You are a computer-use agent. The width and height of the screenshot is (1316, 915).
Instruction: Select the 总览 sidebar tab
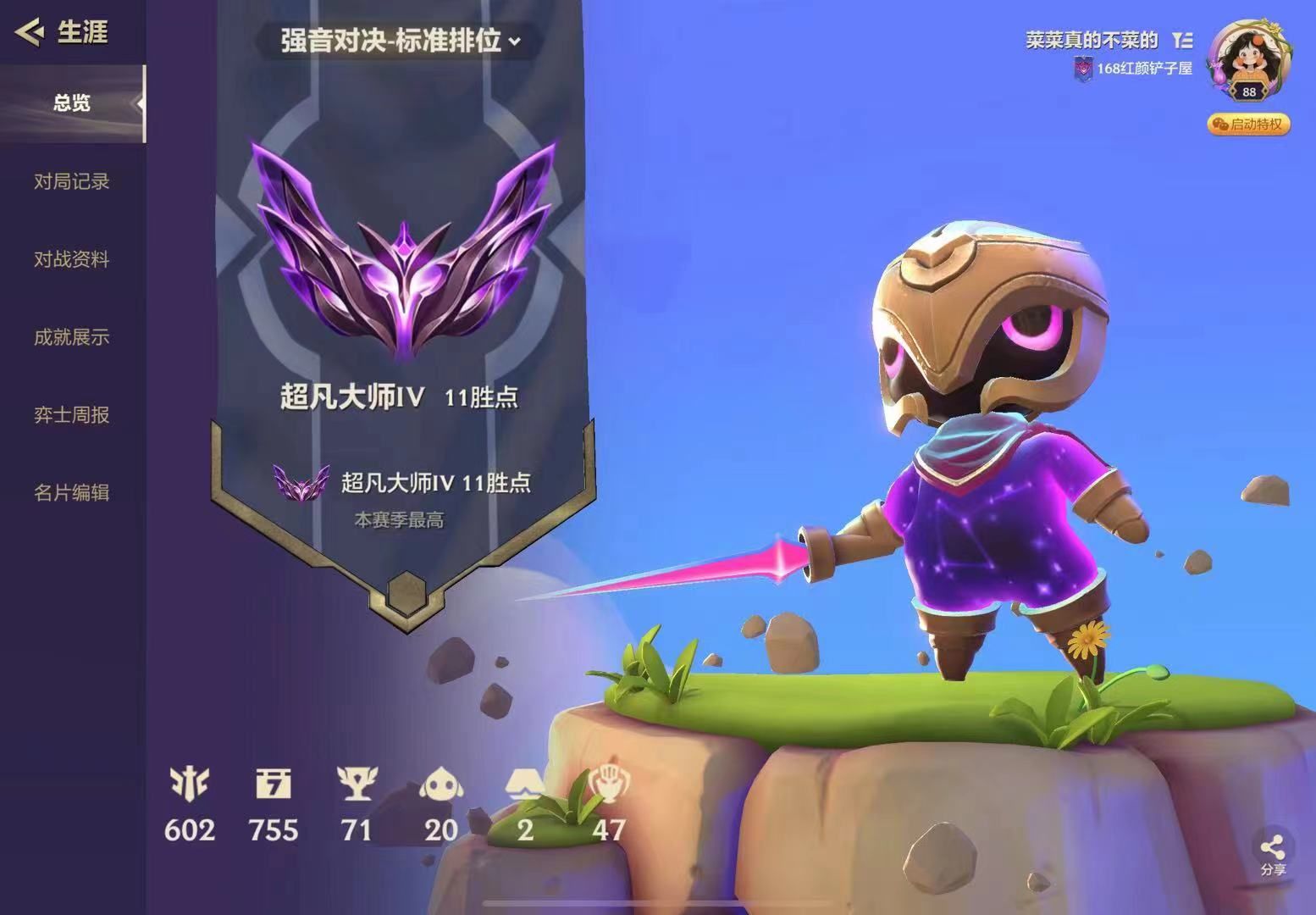tap(72, 102)
